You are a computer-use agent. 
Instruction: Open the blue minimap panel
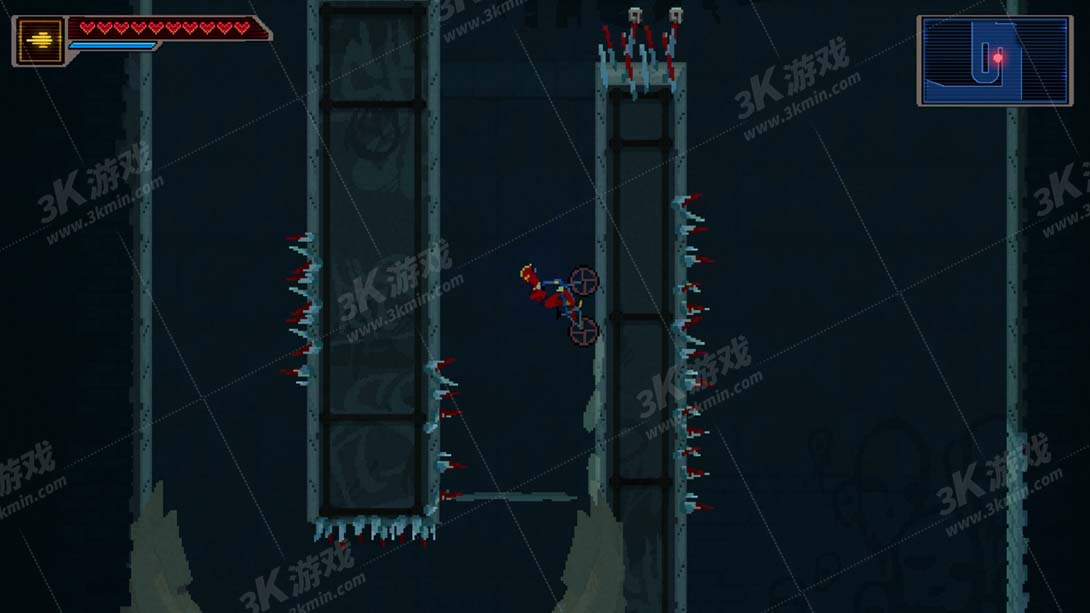click(x=994, y=61)
